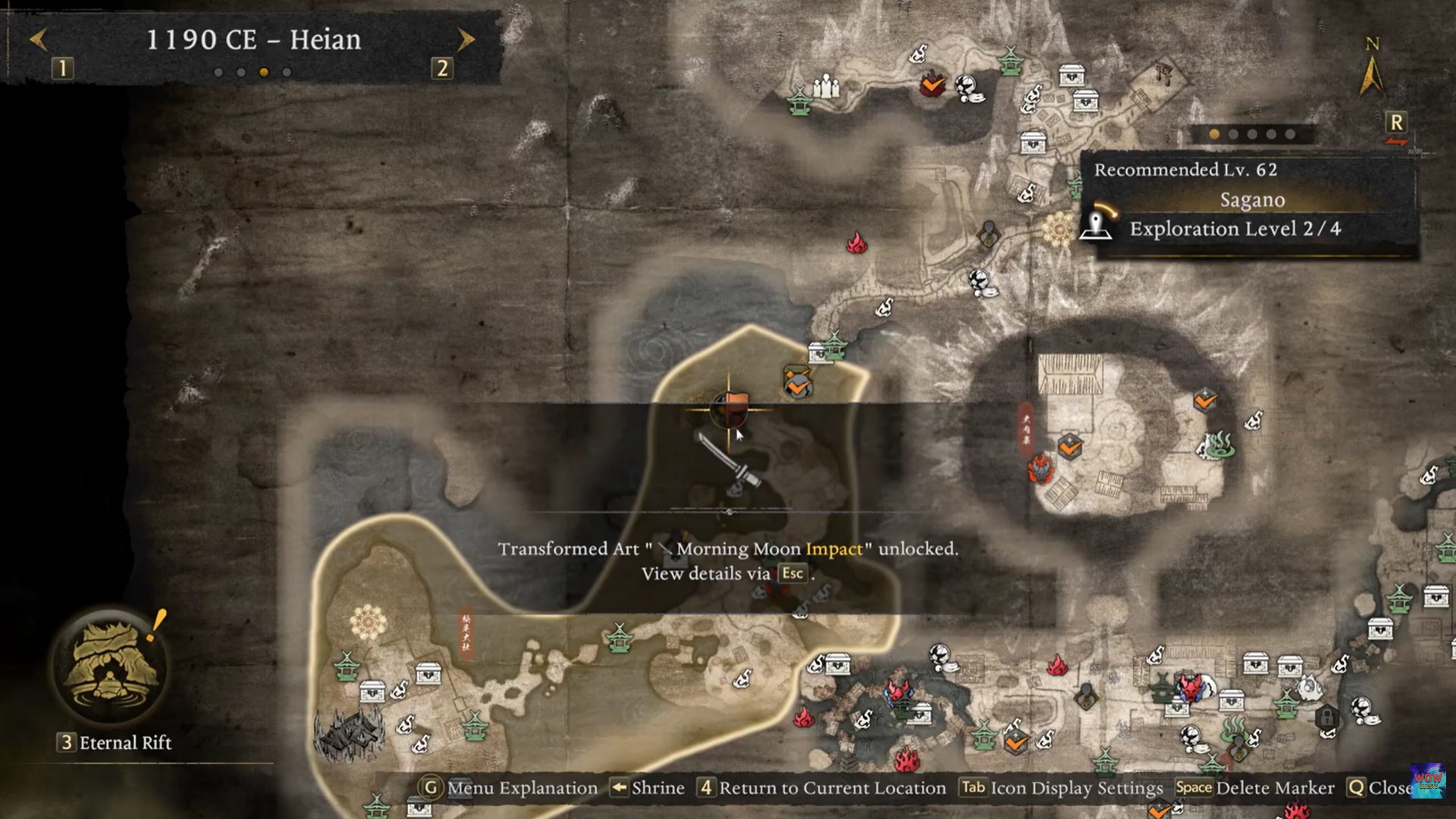The height and width of the screenshot is (819, 1456).
Task: Click the right arrow to next era
Action: pyautogui.click(x=465, y=39)
